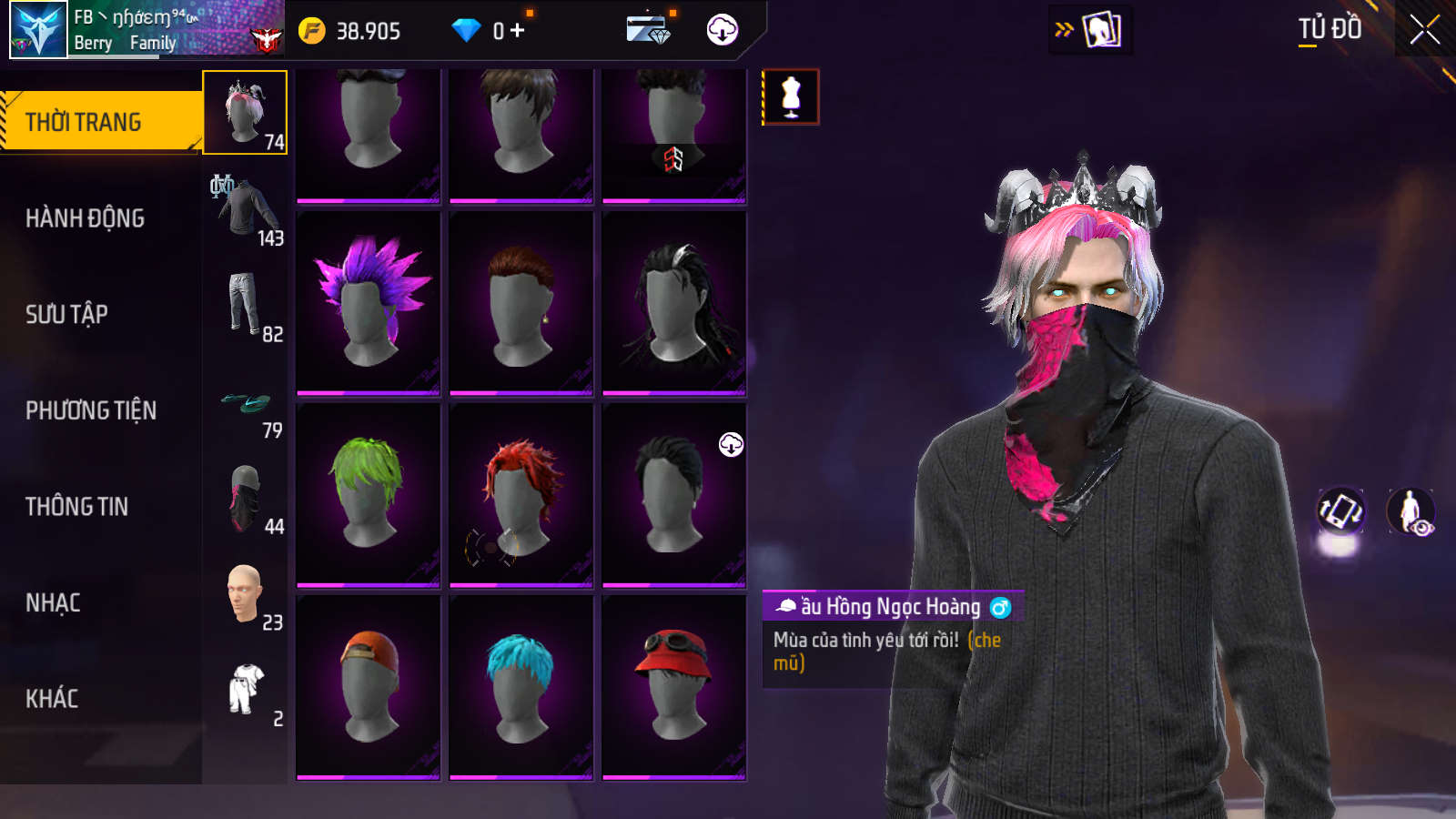The height and width of the screenshot is (819, 1456).
Task: Equip the red spiky hair
Action: (521, 494)
